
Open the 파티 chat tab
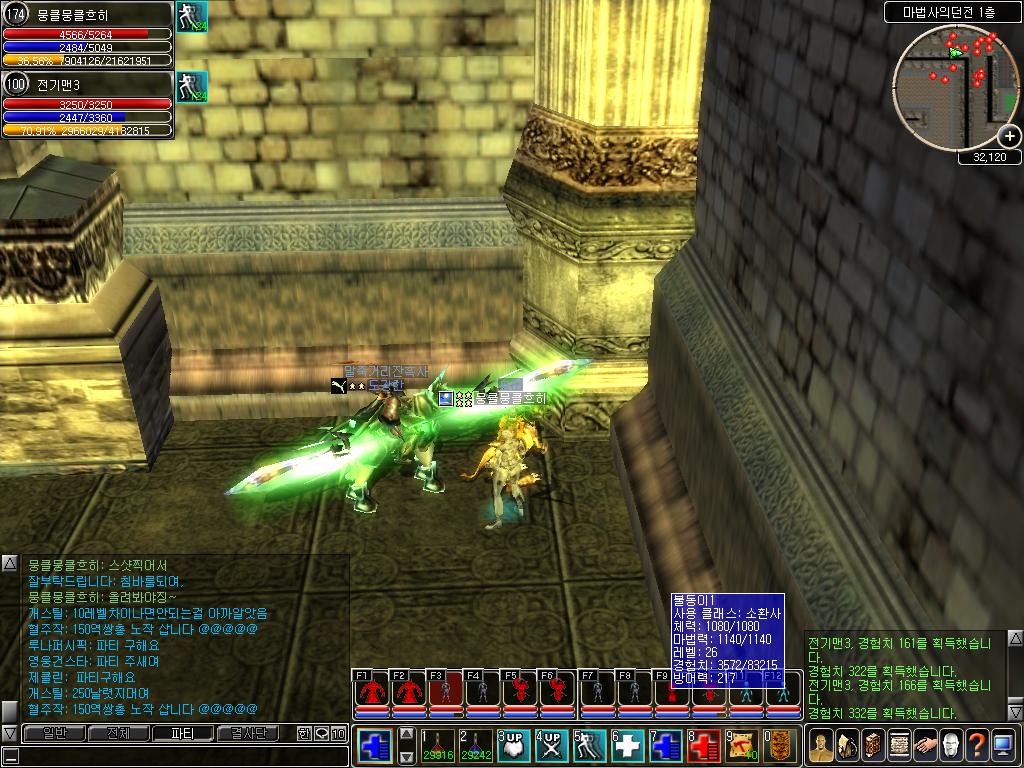[184, 733]
